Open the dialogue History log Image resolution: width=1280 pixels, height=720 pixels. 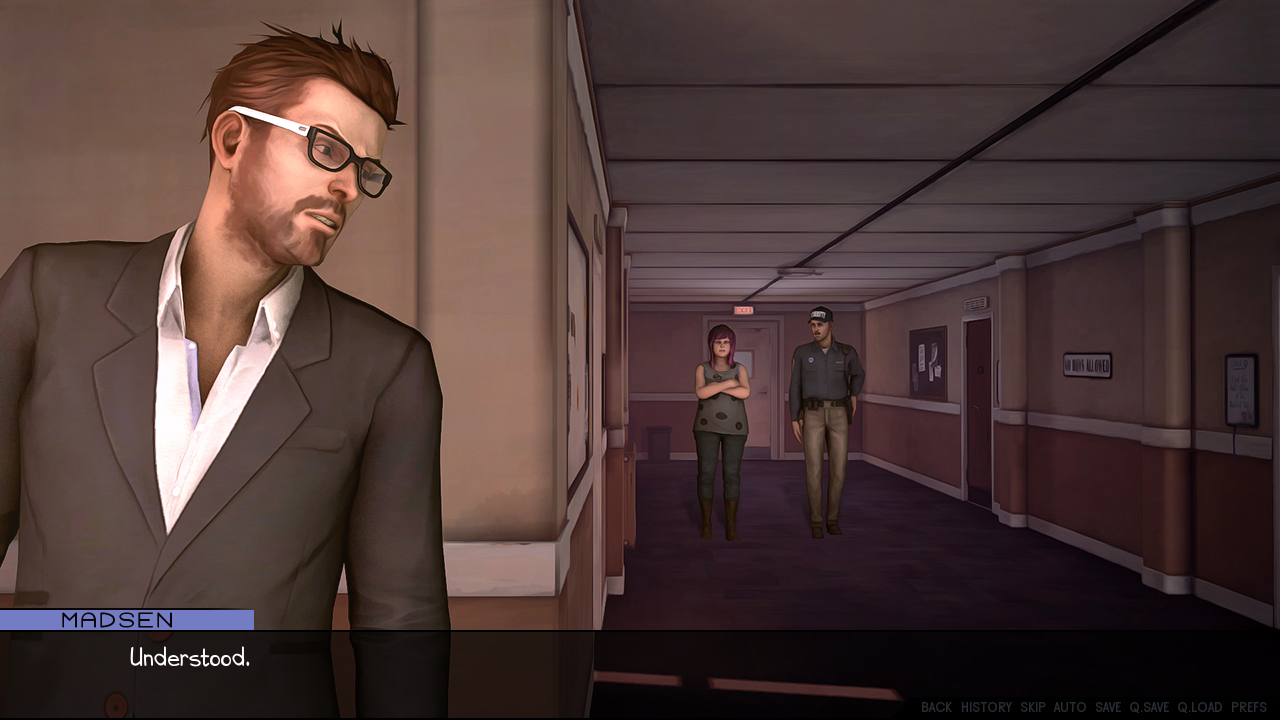tap(986, 707)
